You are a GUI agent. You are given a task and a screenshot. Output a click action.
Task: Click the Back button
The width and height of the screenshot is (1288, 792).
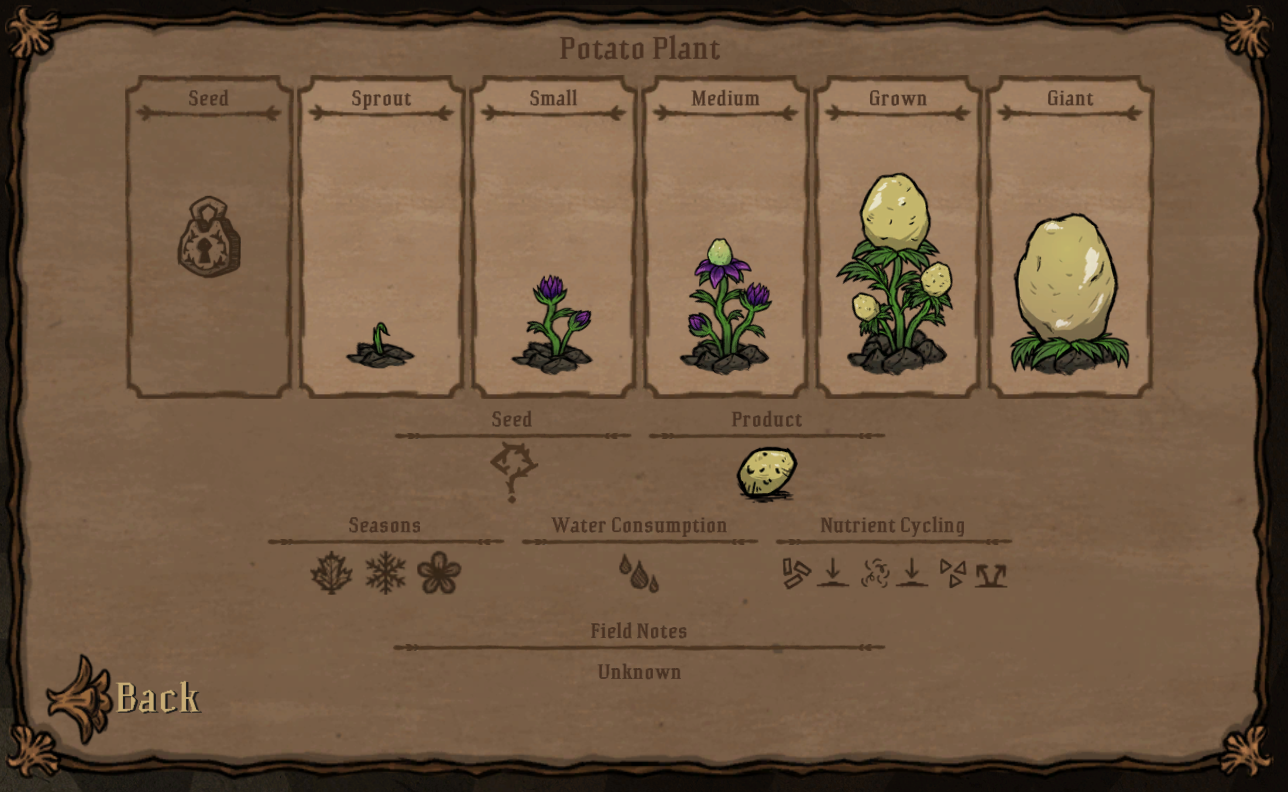[x=155, y=696]
